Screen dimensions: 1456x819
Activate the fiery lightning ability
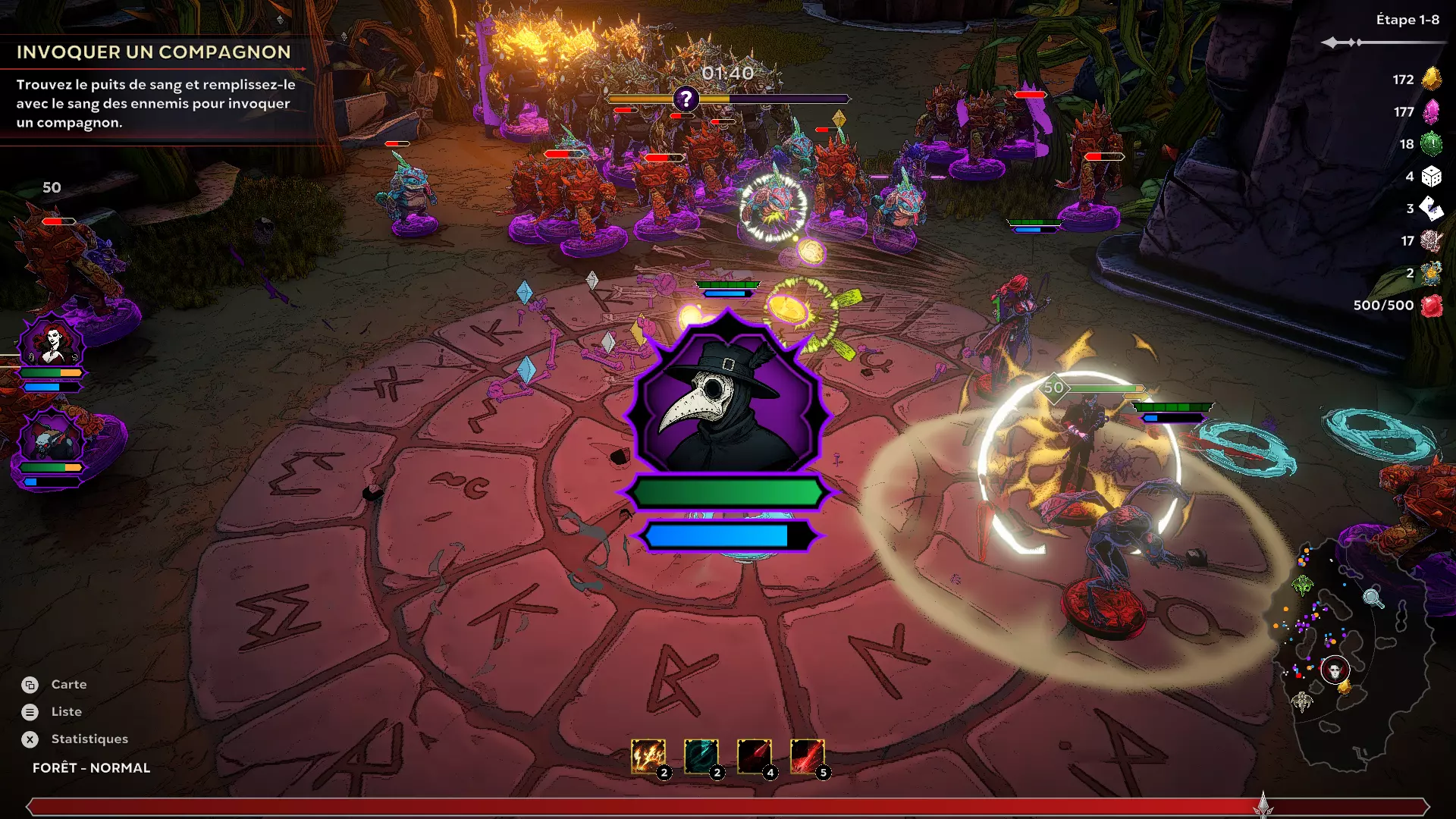[648, 756]
